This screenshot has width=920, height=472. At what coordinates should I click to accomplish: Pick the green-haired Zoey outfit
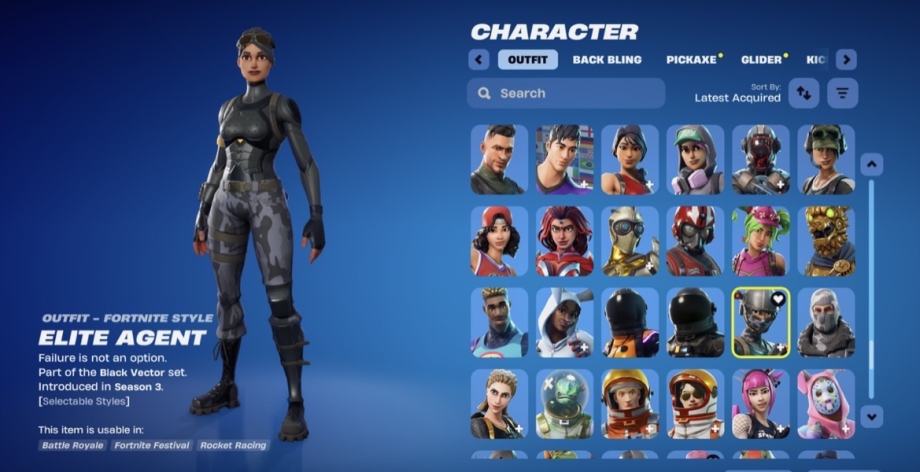point(761,241)
